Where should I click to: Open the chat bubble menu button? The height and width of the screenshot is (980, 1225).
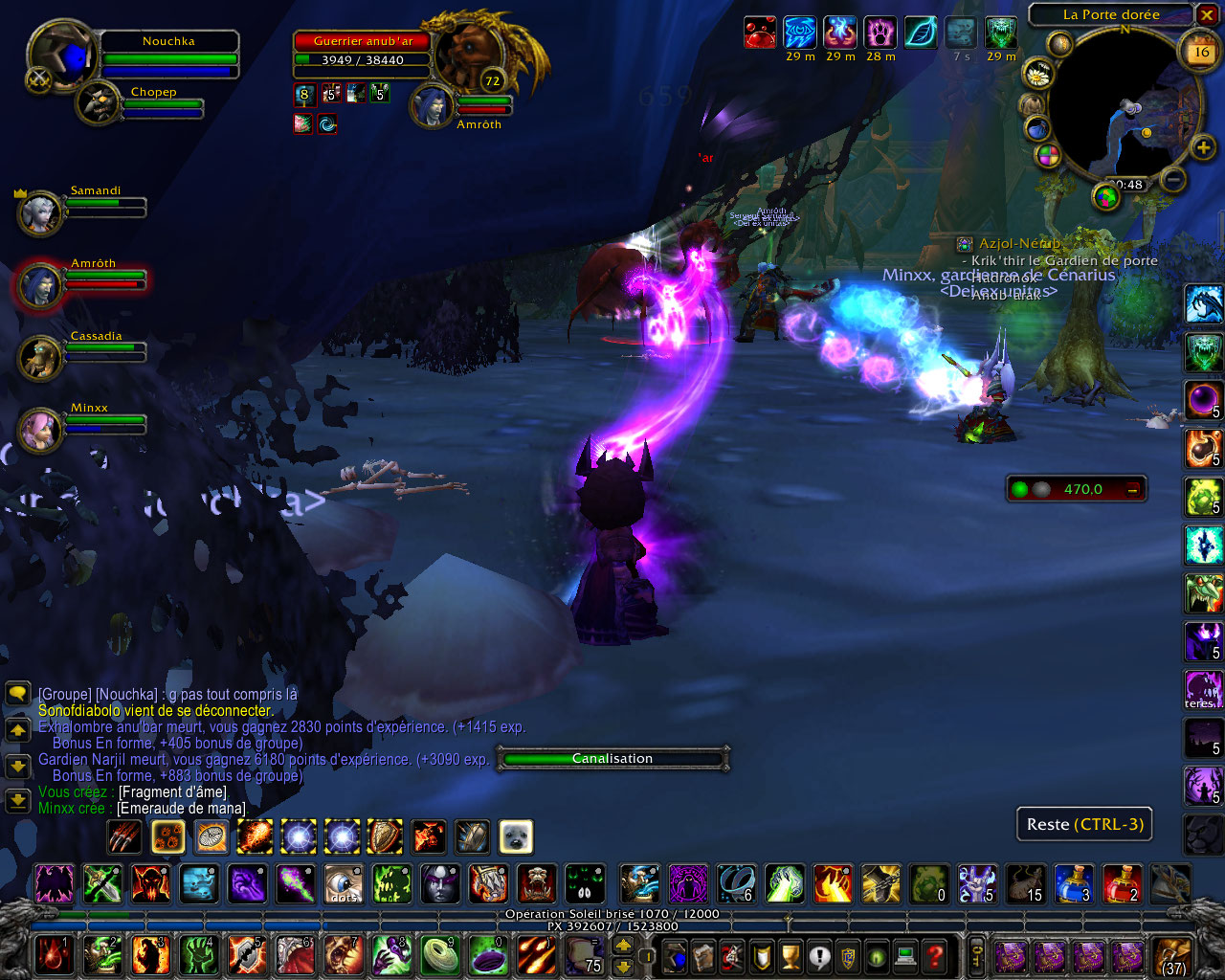(x=17, y=693)
